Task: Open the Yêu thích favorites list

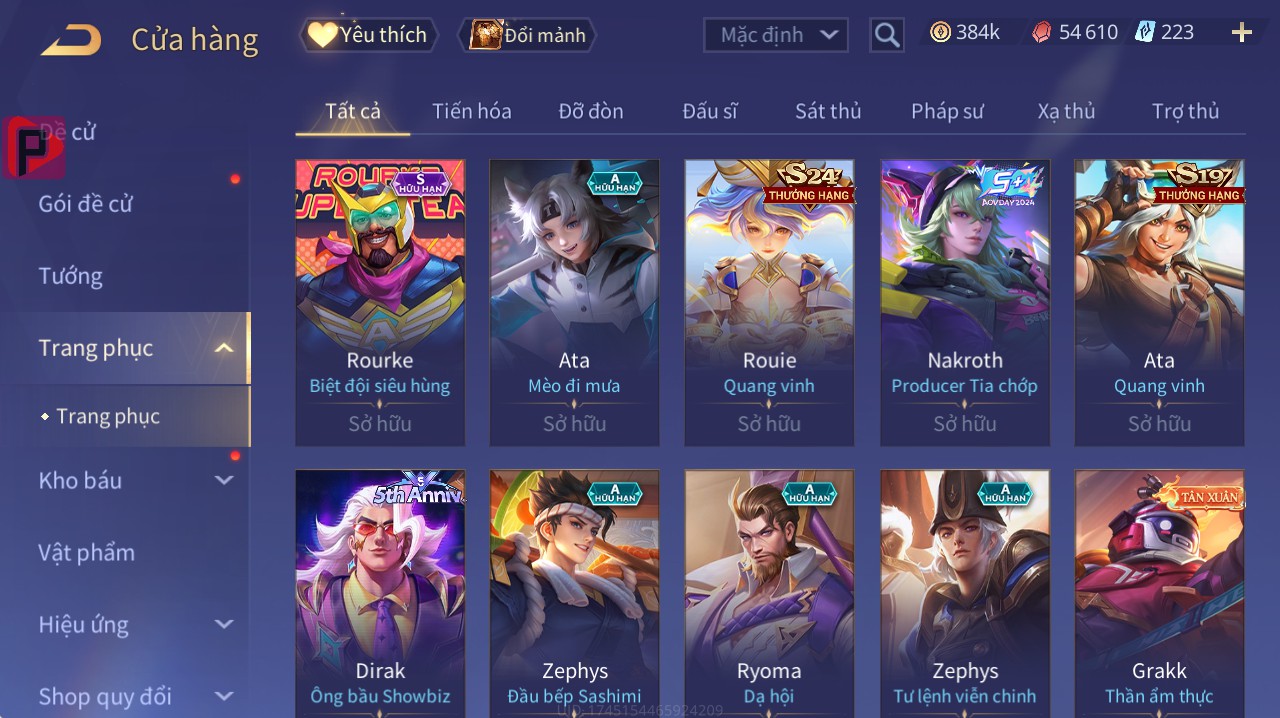Action: click(x=369, y=35)
